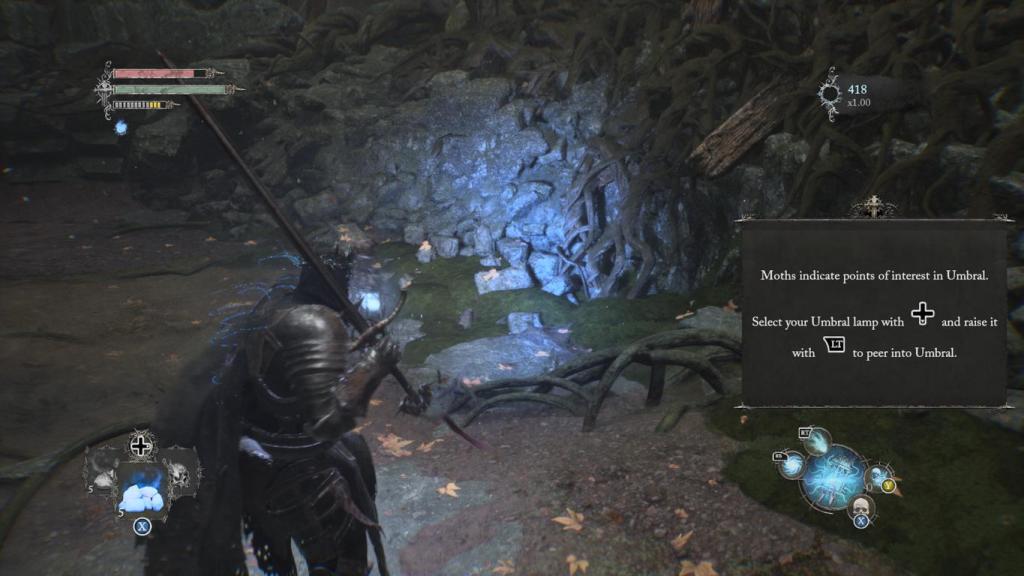Select the glowing blue stone item slot

point(141,491)
